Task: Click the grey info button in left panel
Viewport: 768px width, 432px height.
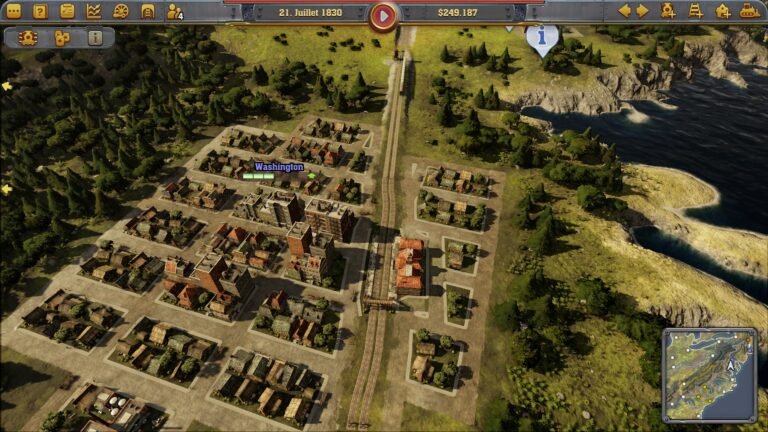Action: tap(95, 38)
